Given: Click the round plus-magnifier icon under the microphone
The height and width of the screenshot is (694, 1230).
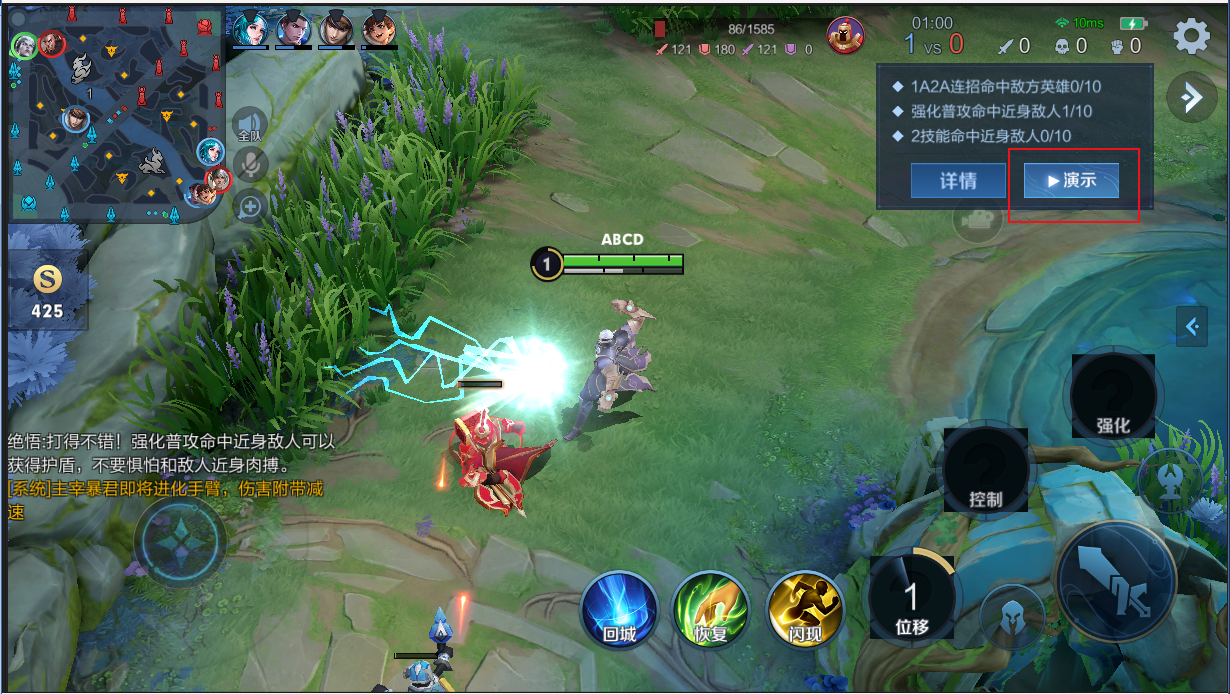Looking at the screenshot, I should (x=250, y=207).
